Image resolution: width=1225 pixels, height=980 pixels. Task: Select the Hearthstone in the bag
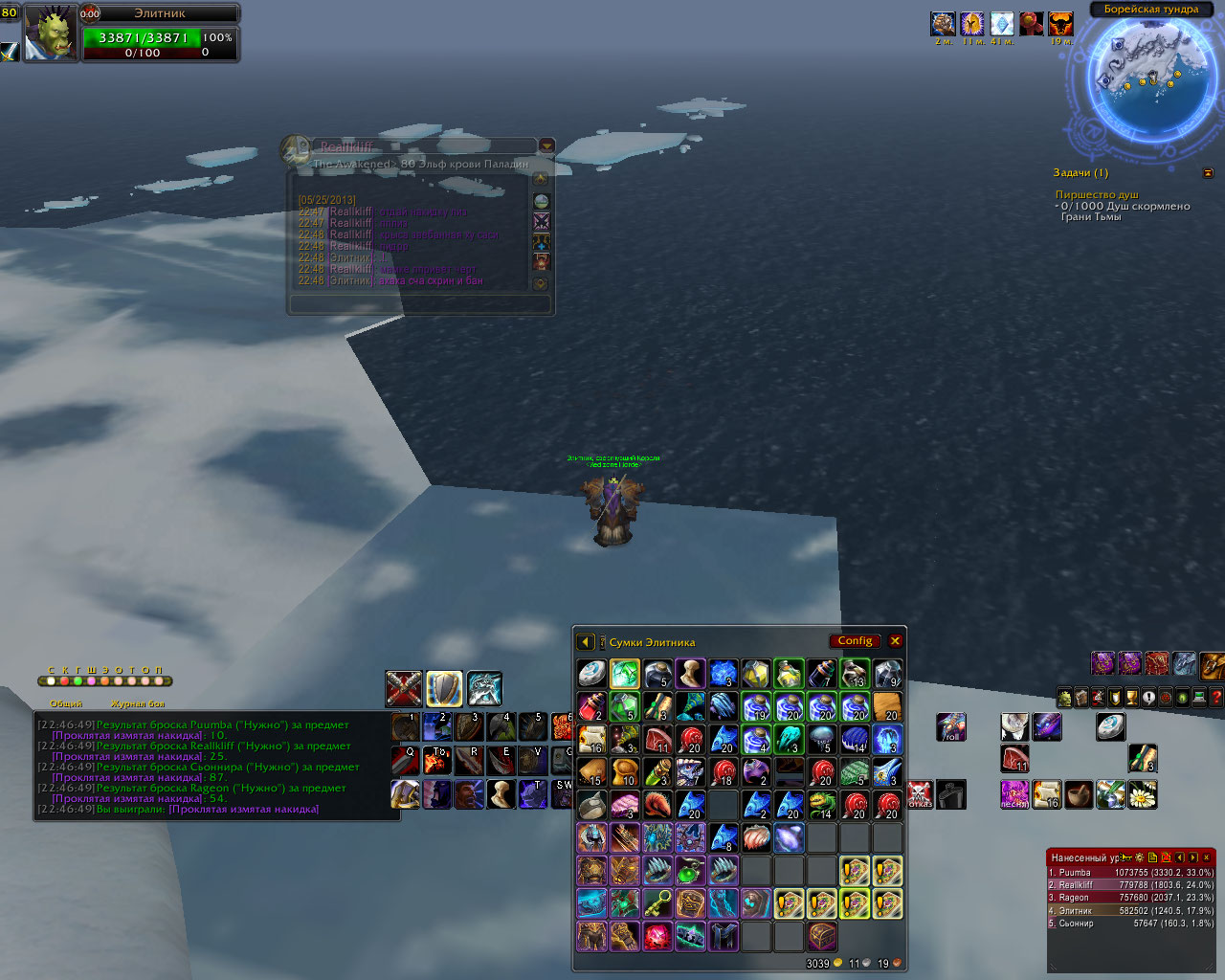pos(591,674)
